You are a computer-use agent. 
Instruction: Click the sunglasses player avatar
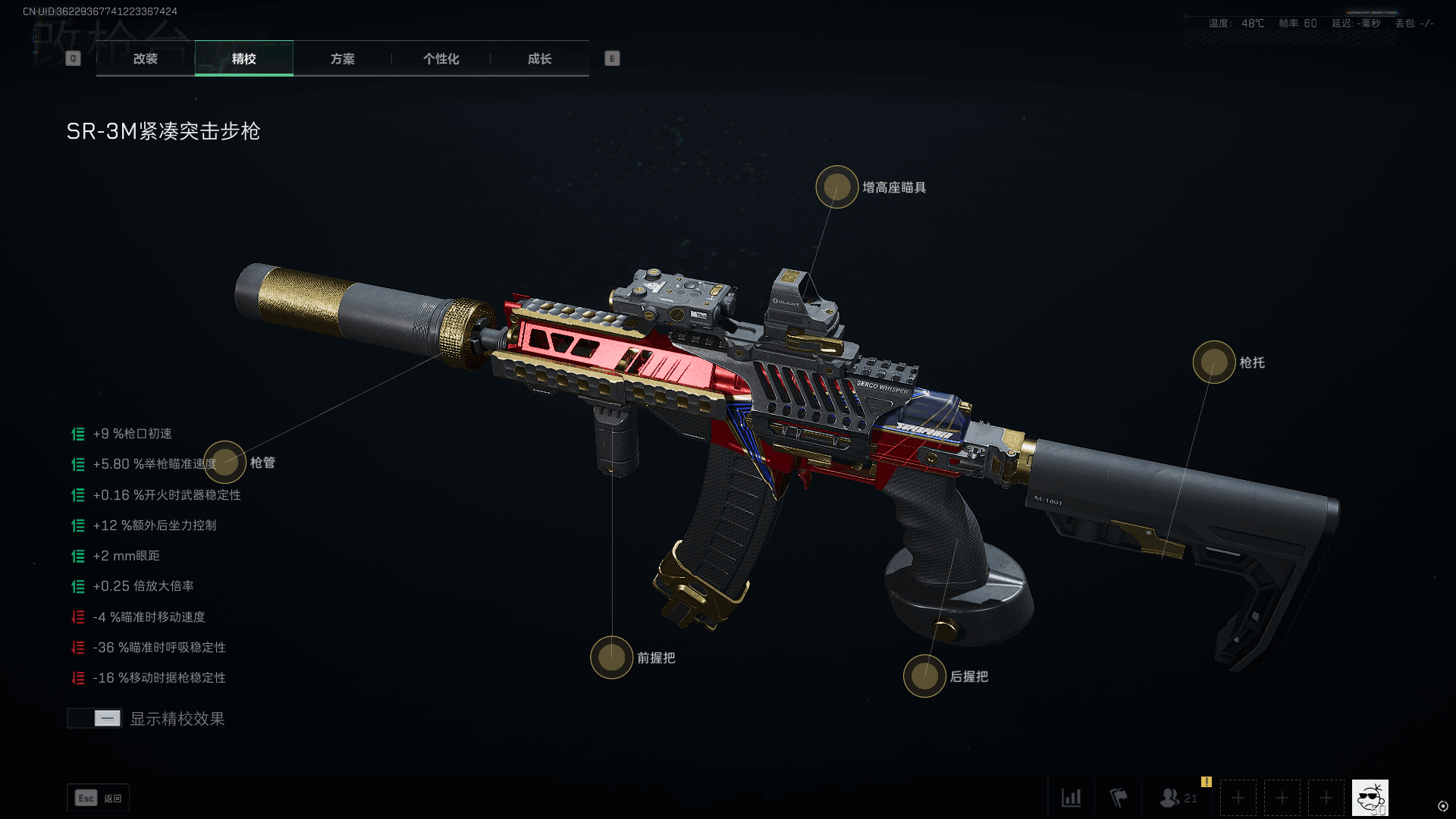1370,798
